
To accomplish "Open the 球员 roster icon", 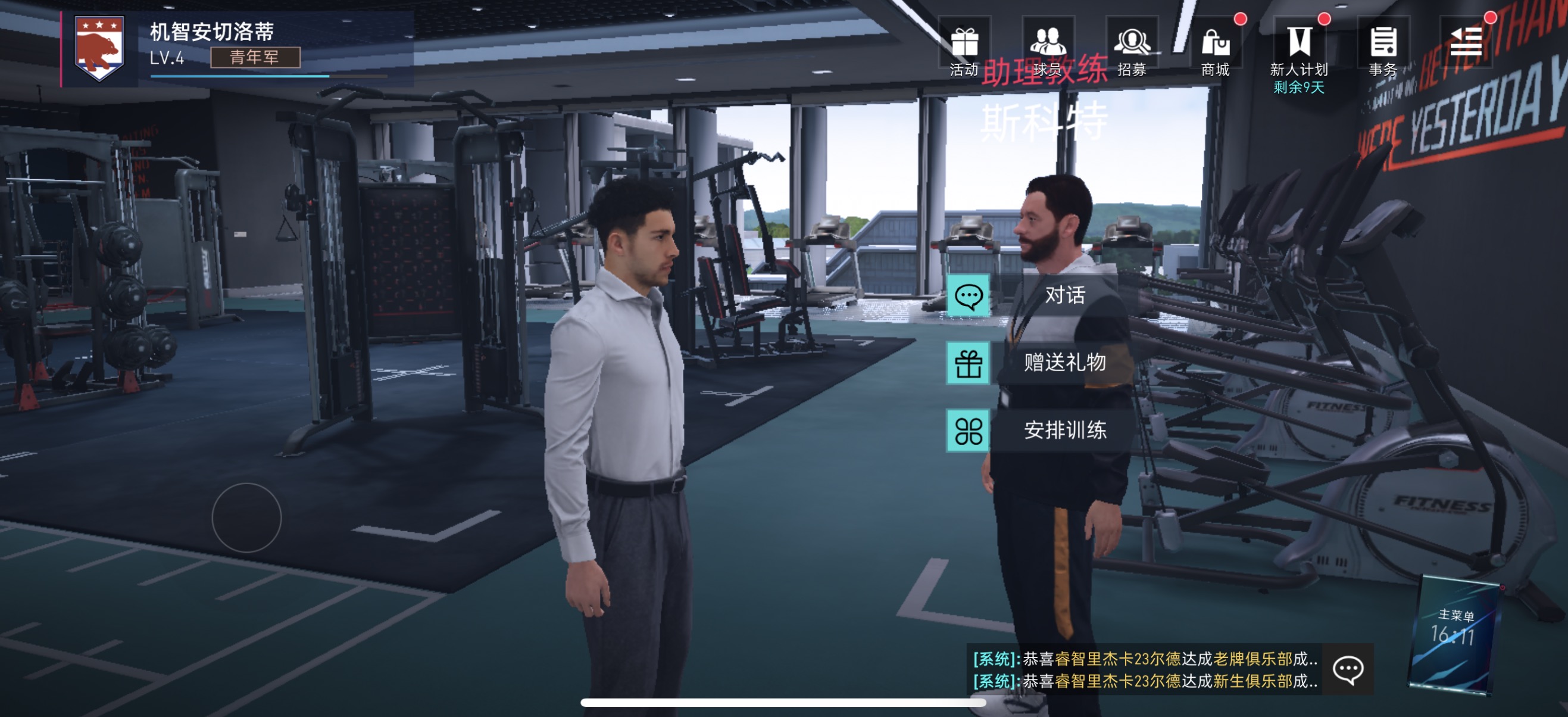I will click(x=1050, y=42).
